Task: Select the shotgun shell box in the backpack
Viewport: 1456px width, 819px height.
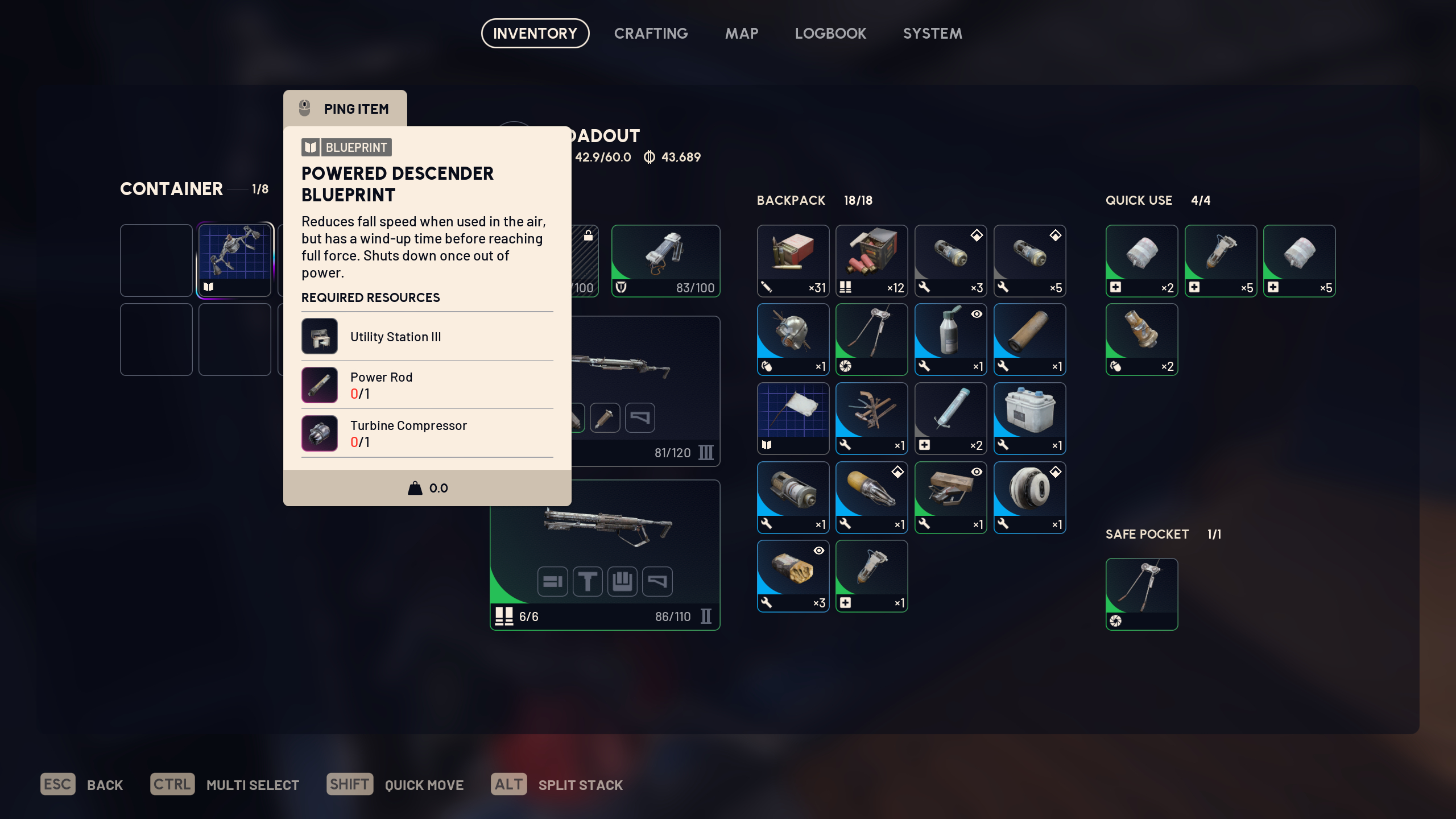Action: click(871, 260)
